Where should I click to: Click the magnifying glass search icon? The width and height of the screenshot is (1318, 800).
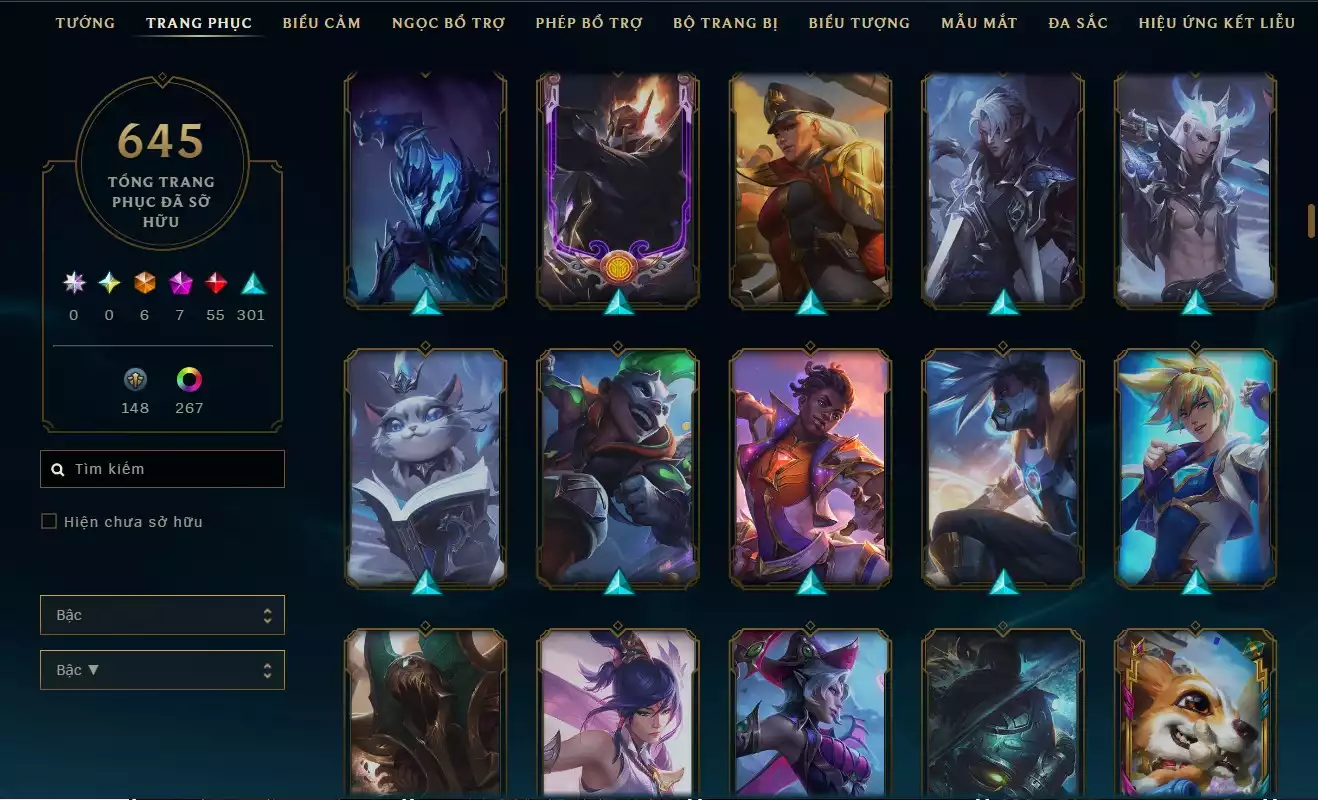pos(57,469)
